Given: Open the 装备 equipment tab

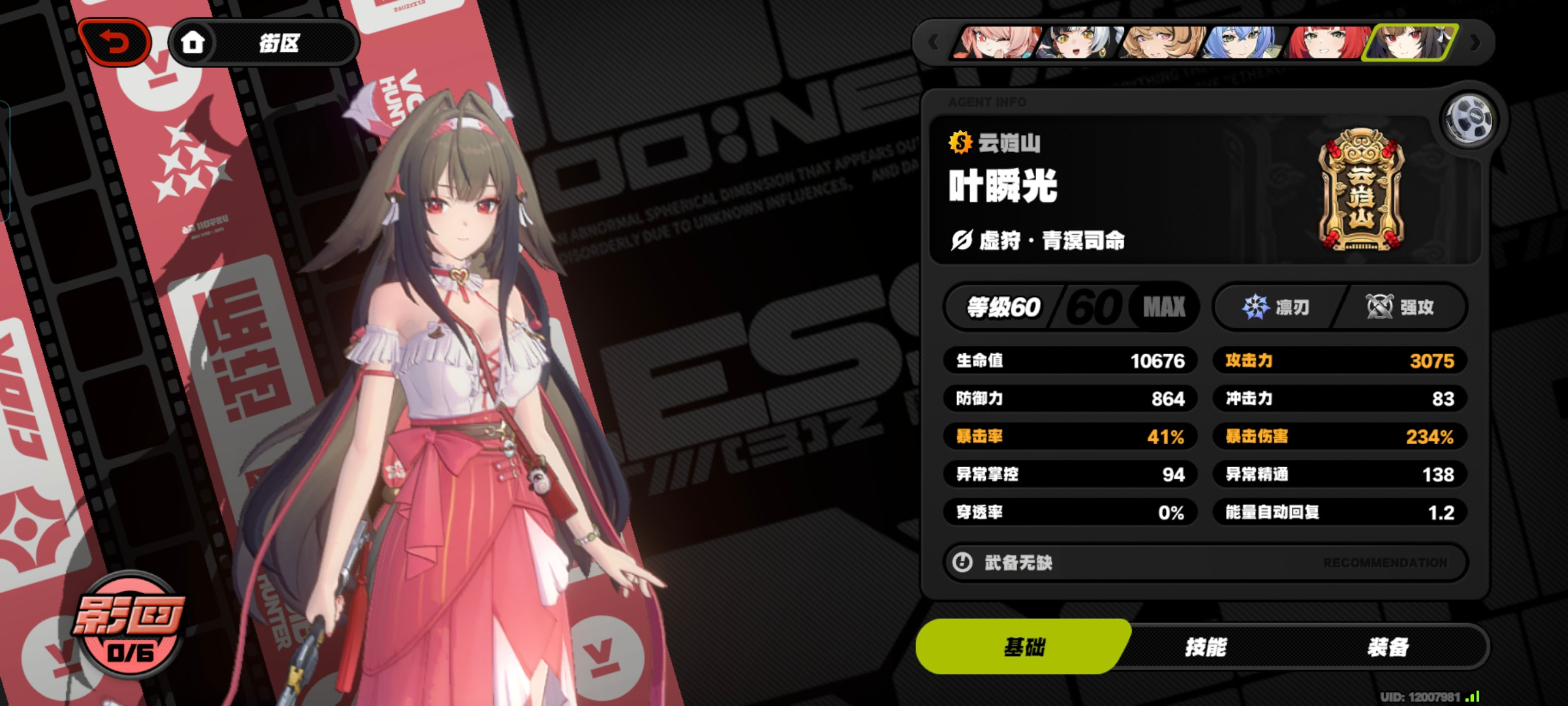Looking at the screenshot, I should pos(1388,647).
